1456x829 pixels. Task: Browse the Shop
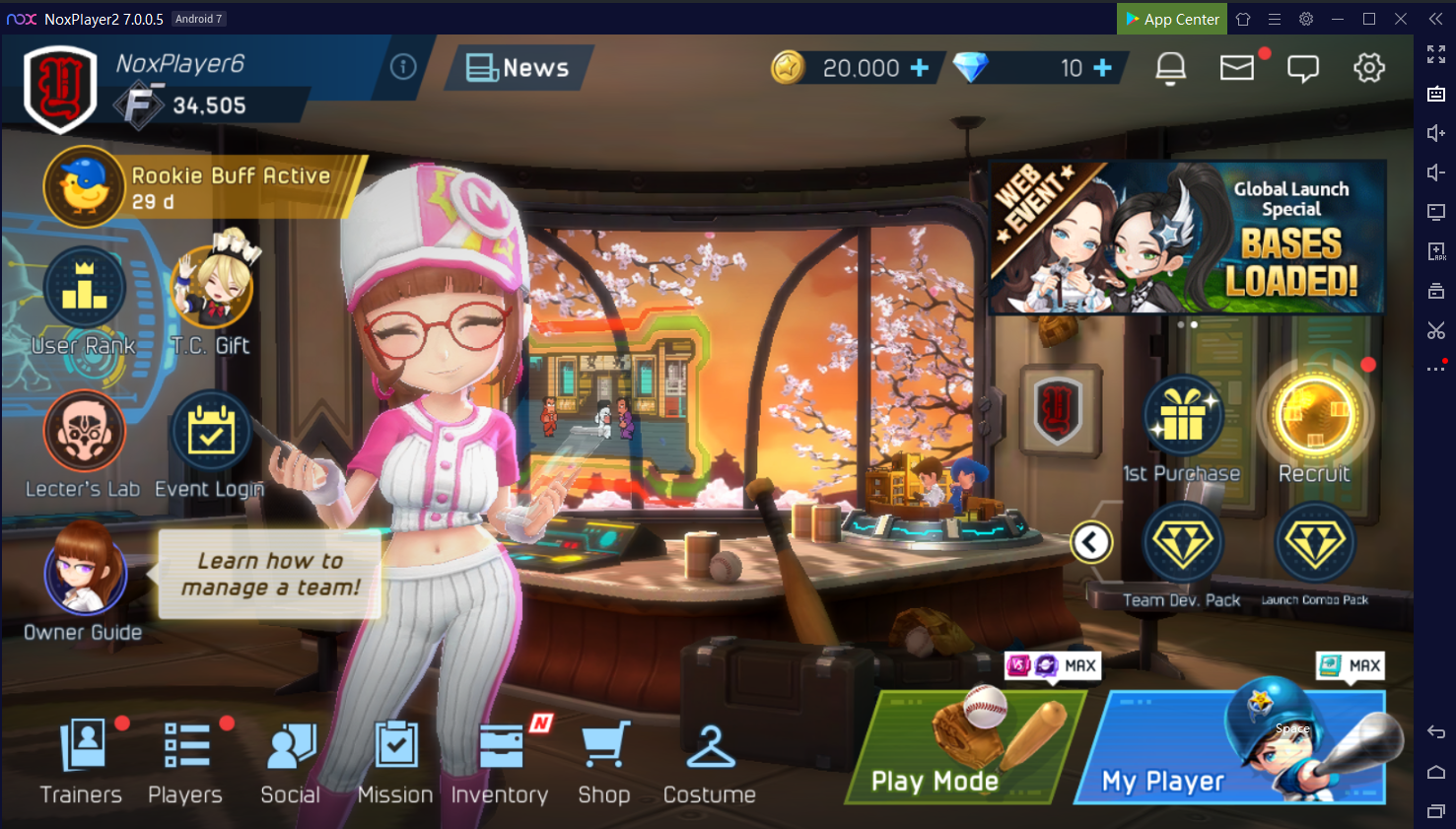pyautogui.click(x=604, y=761)
